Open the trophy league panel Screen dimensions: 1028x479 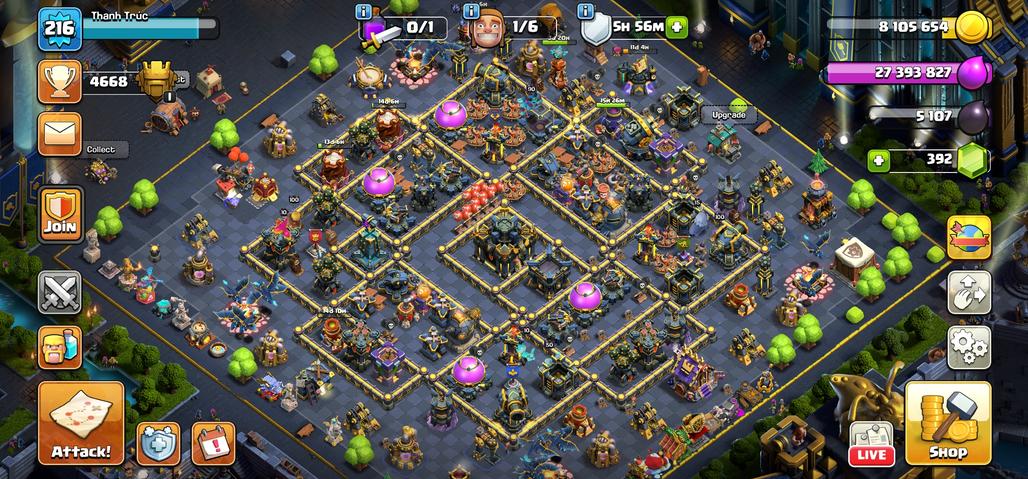tap(60, 82)
